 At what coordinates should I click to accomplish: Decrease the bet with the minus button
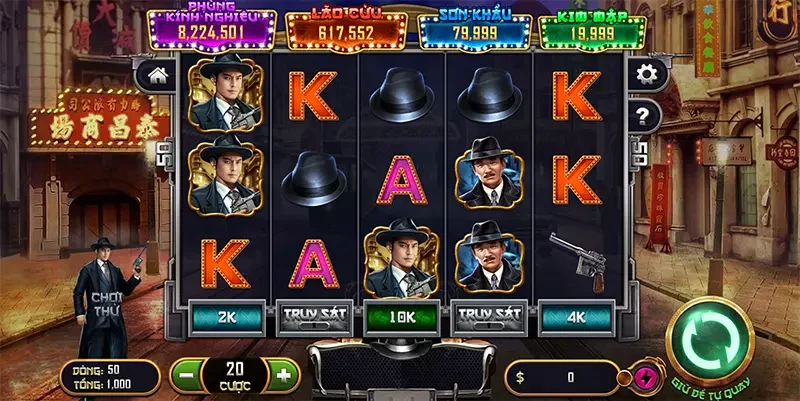coord(185,376)
